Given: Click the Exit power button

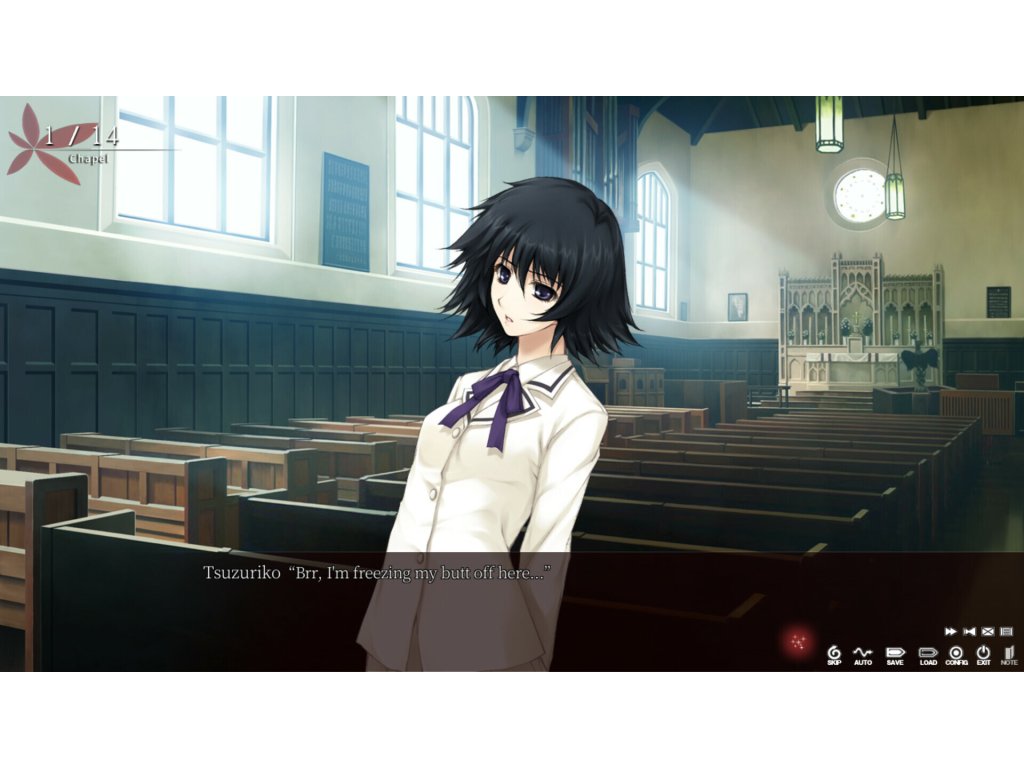Looking at the screenshot, I should [983, 654].
